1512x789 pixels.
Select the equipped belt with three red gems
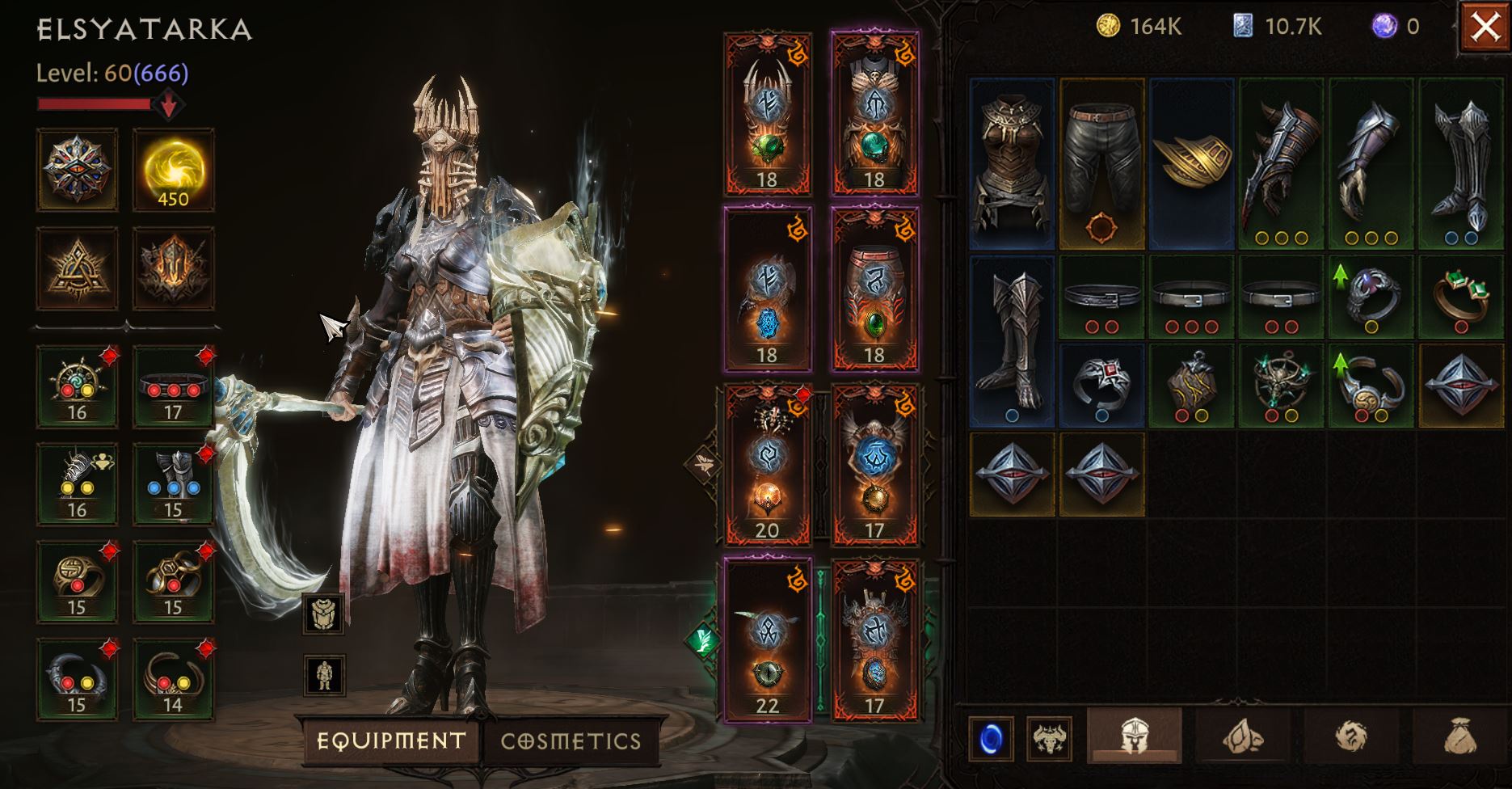point(173,386)
